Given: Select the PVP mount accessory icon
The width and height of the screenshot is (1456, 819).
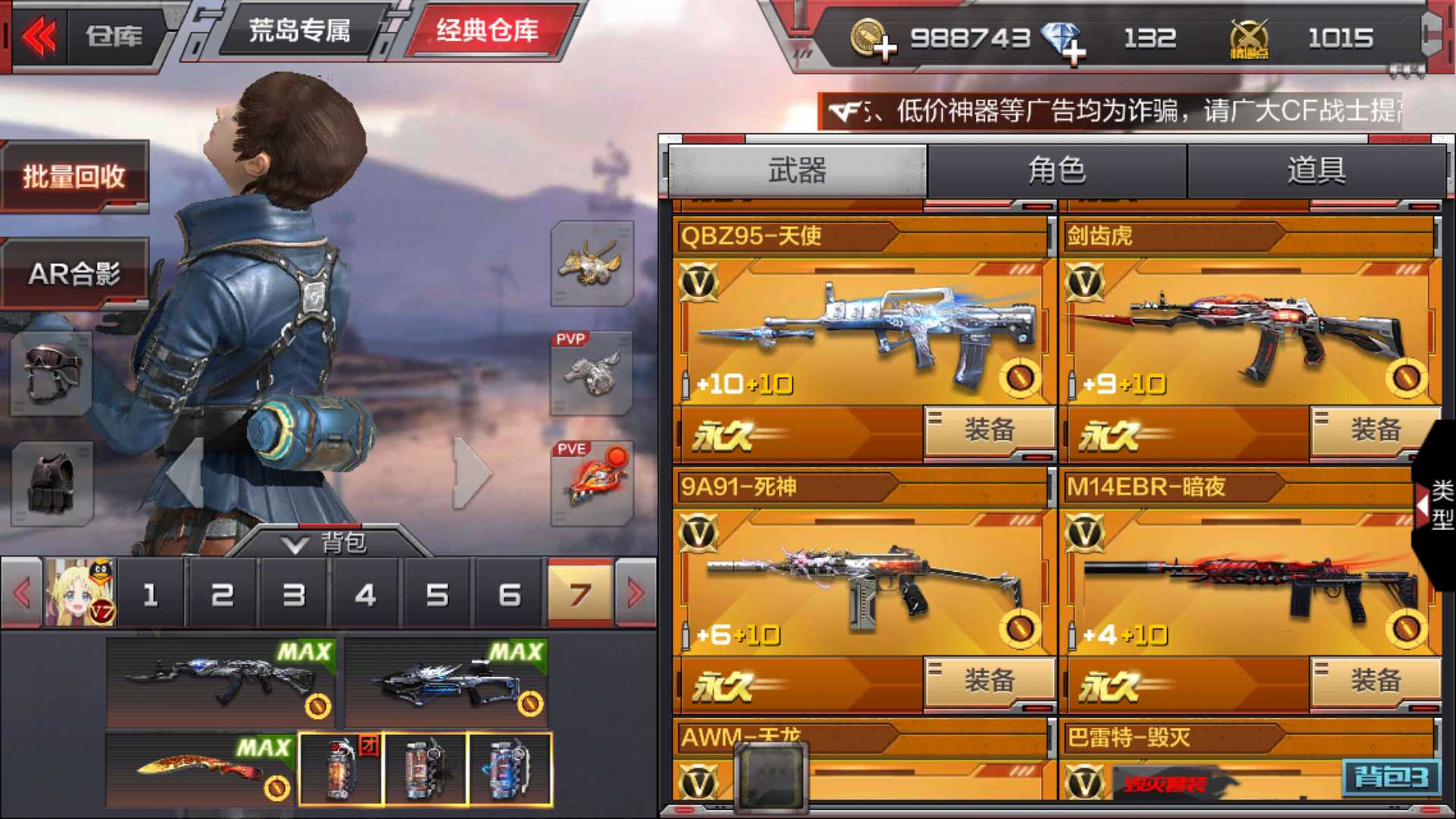Looking at the screenshot, I should pyautogui.click(x=593, y=375).
